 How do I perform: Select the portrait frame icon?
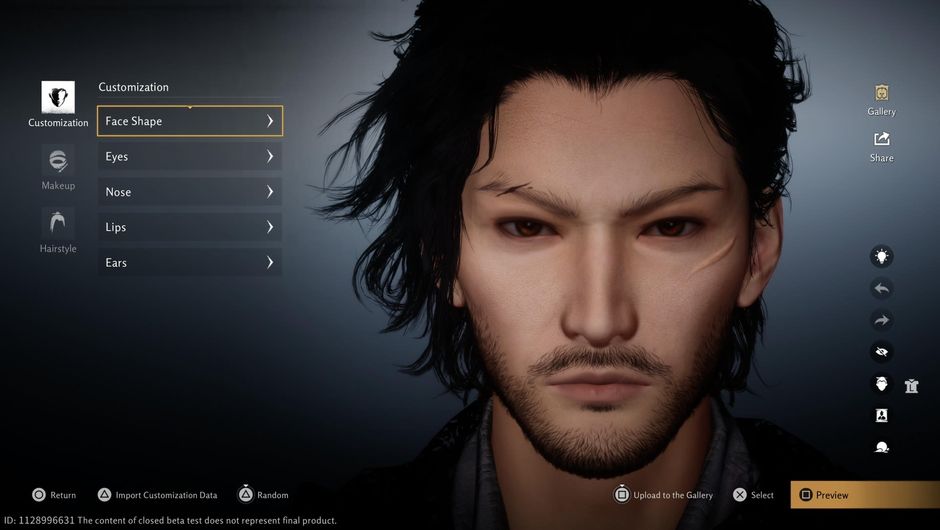click(x=881, y=415)
